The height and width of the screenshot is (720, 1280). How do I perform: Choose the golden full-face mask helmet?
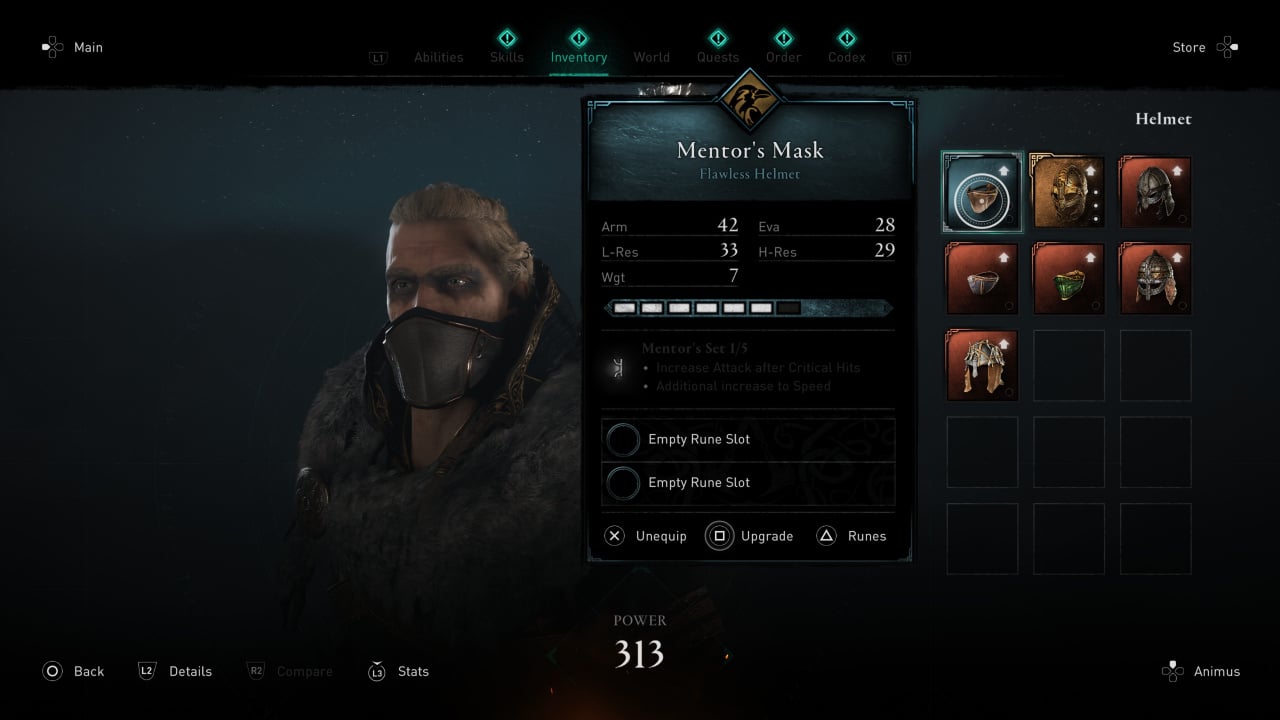(1068, 192)
